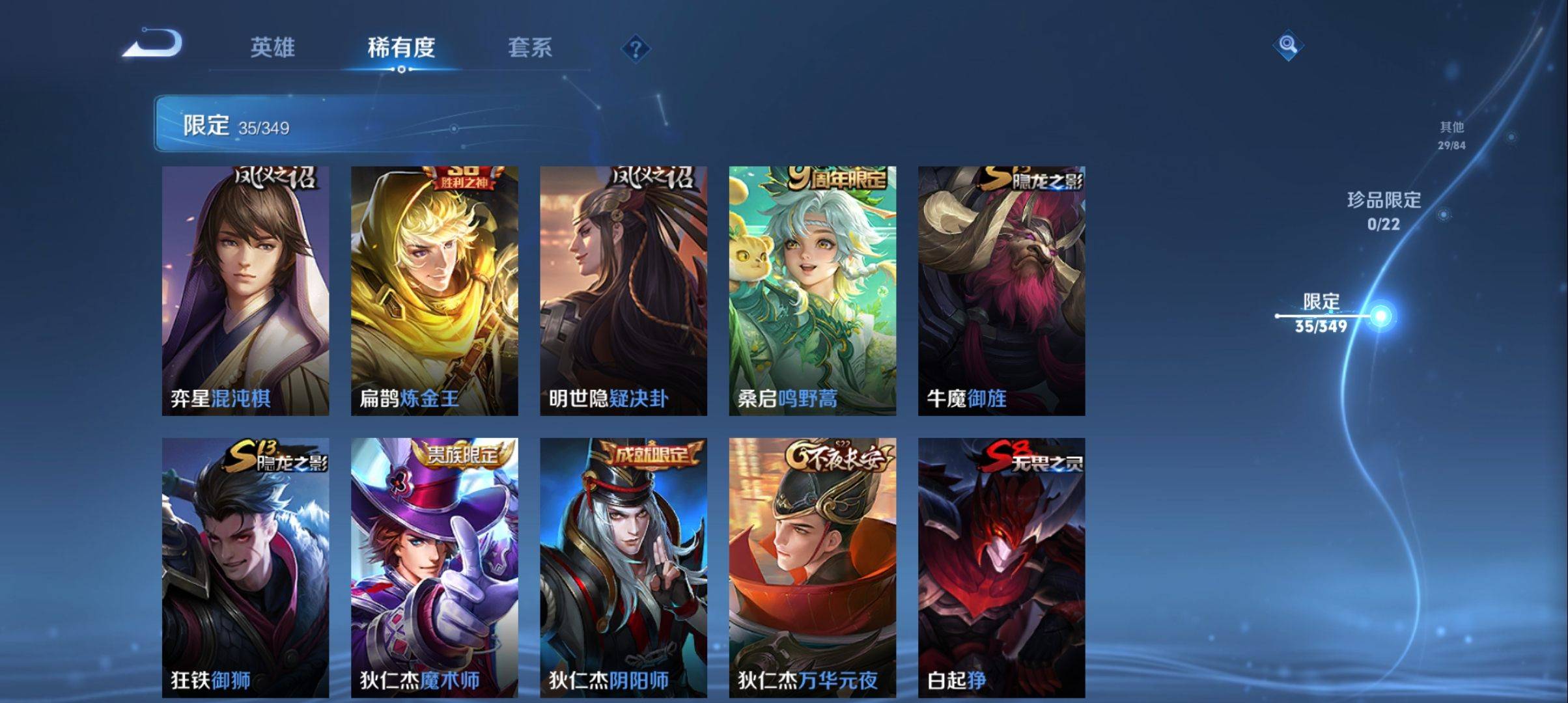This screenshot has height=703, width=1568.
Task: View the 狄仁杰万华元夜 skin card
Action: click(x=812, y=568)
